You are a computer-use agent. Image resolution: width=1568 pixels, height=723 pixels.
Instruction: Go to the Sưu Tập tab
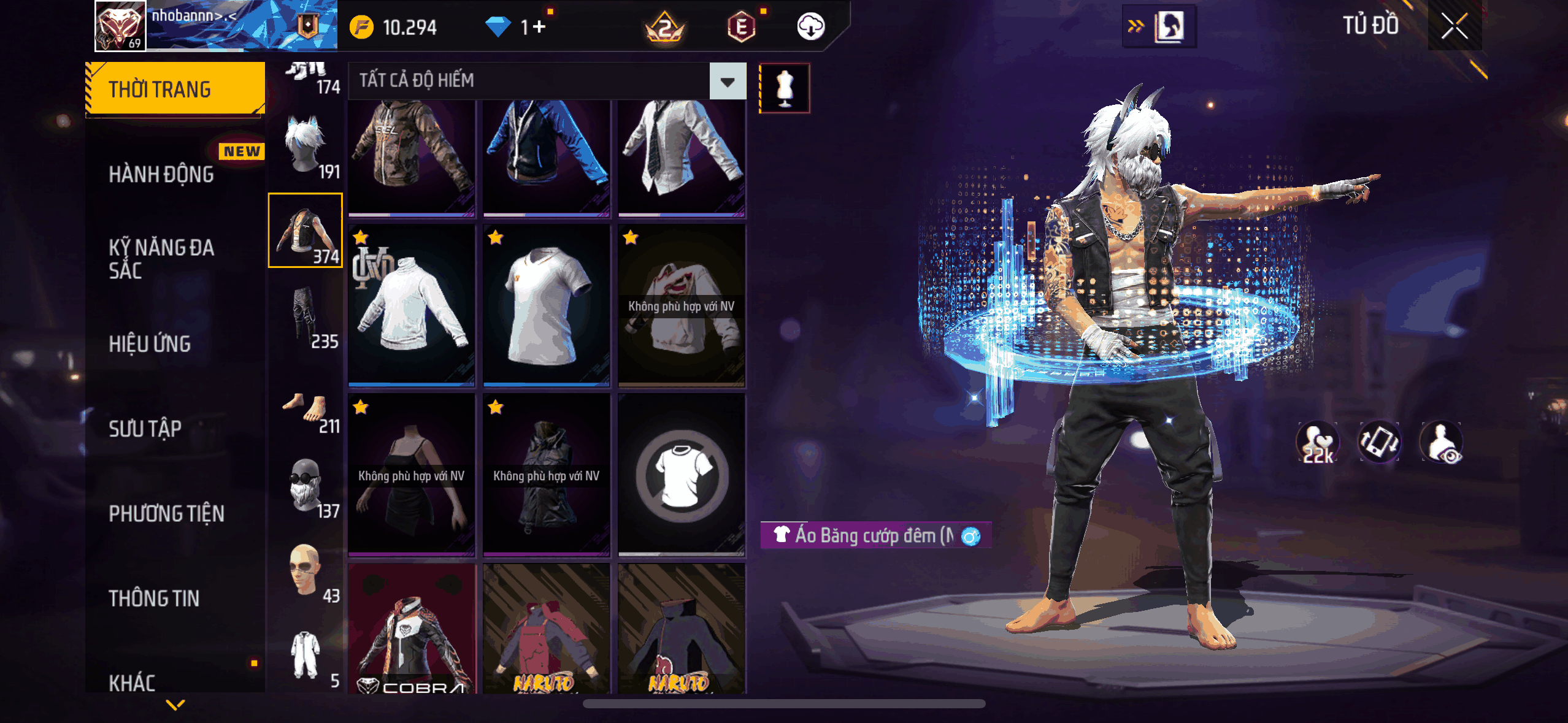click(x=145, y=429)
